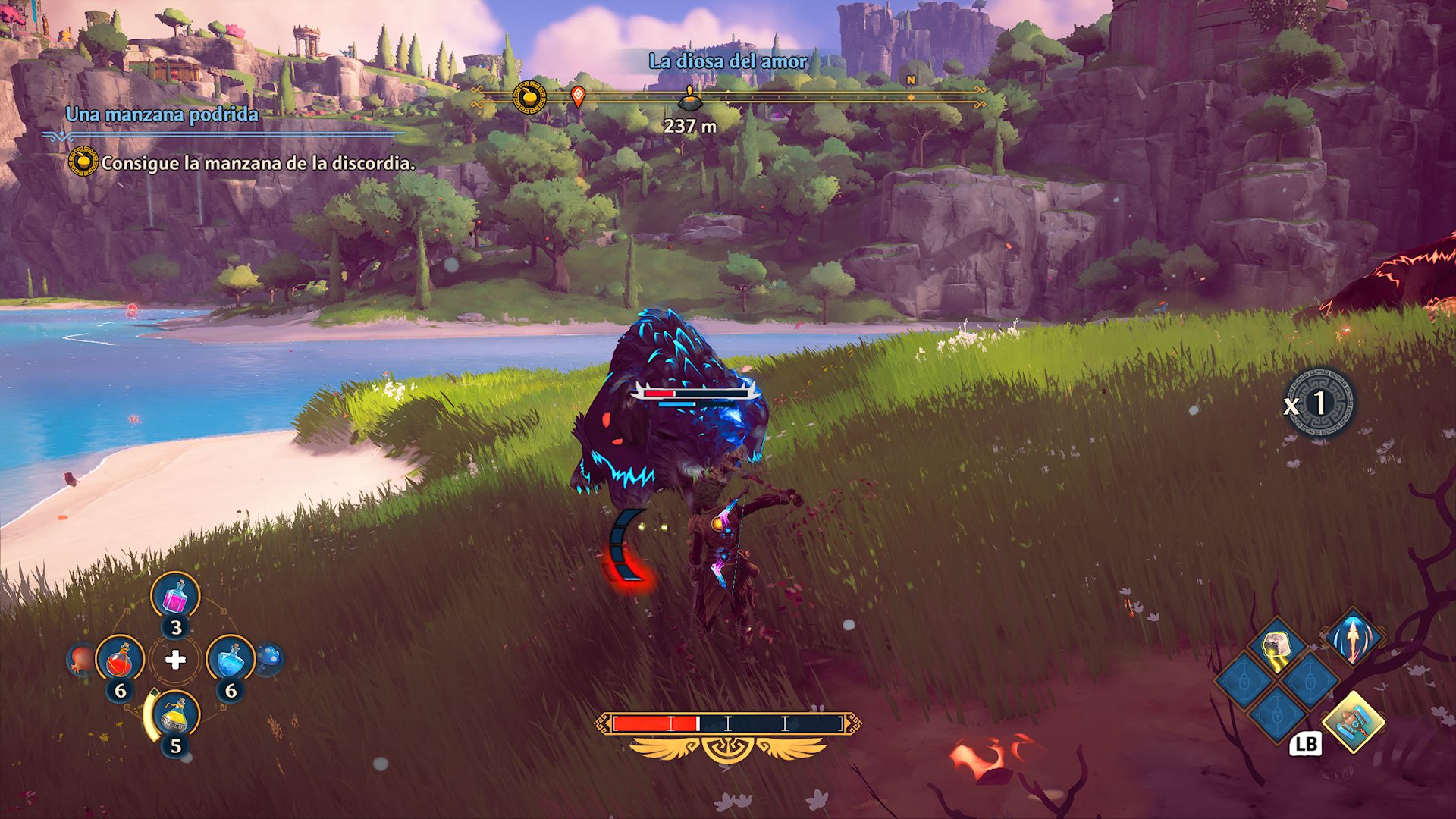Viewport: 1456px width, 819px height.
Task: Click the coin counter medallion
Action: point(1323,403)
